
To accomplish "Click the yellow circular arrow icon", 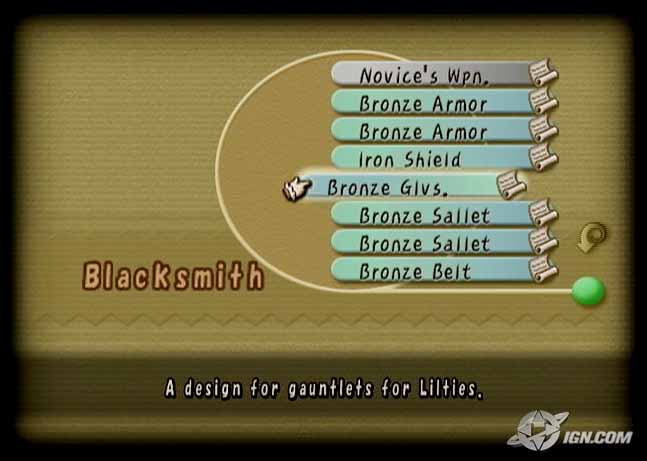I will coord(592,239).
